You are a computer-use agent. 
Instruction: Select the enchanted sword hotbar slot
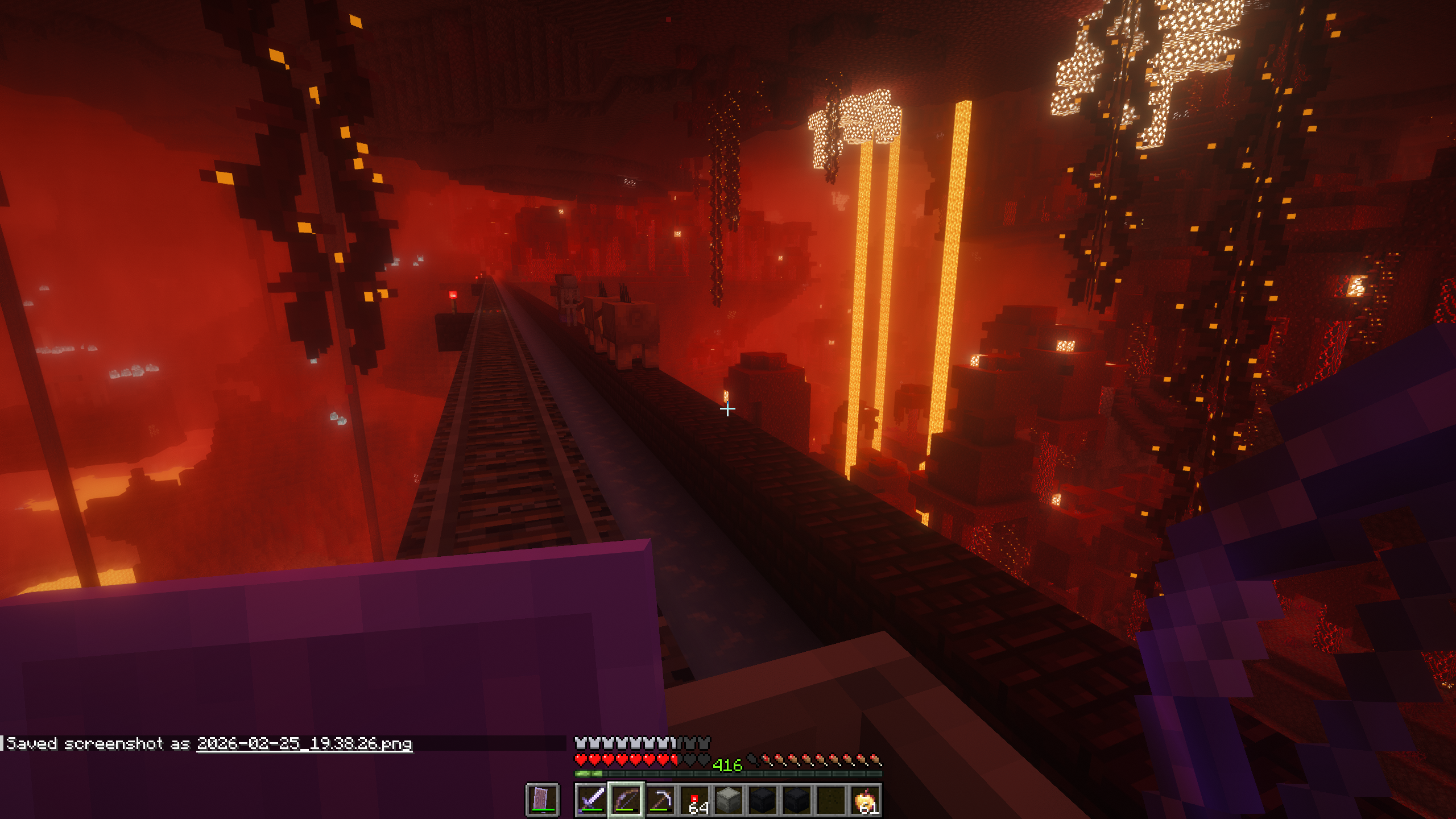coord(591,800)
